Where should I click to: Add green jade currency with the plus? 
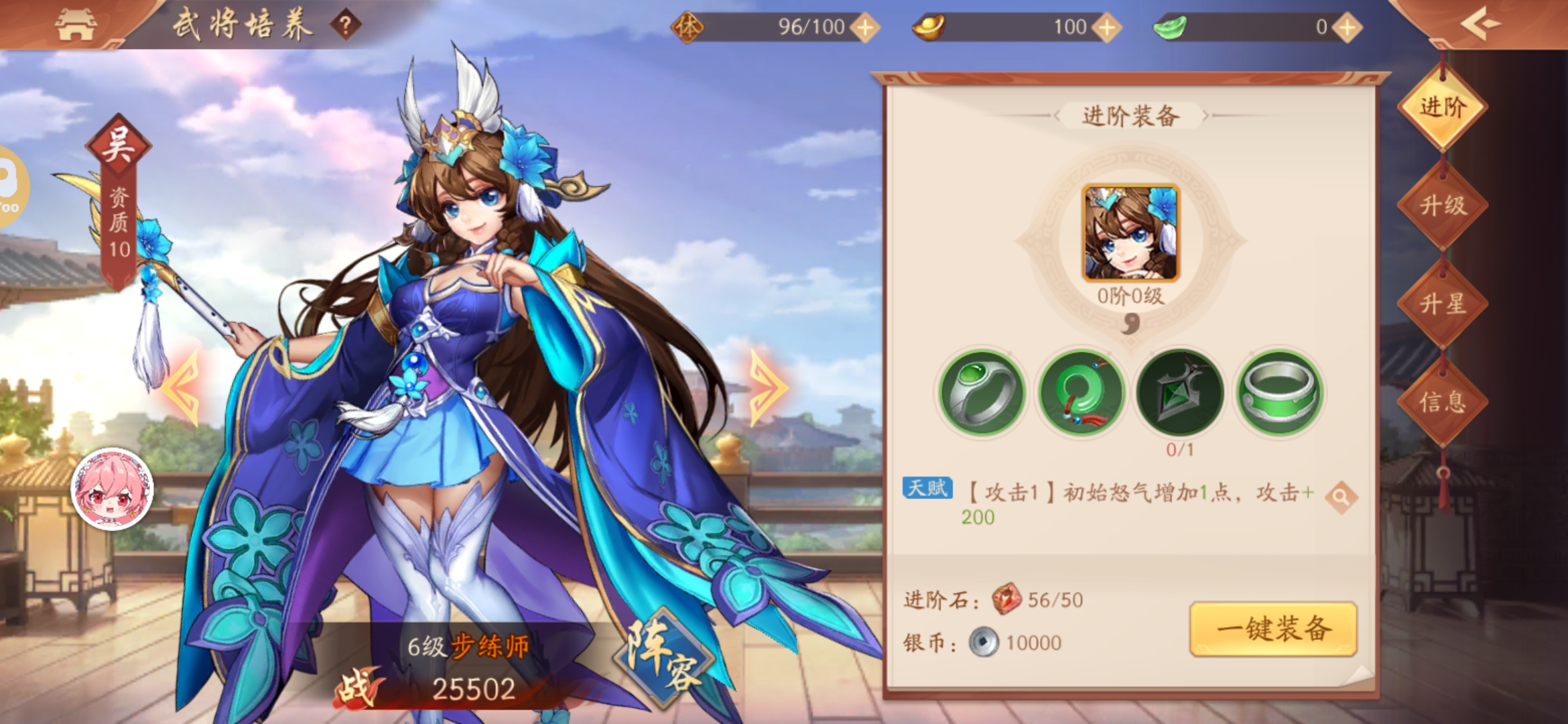pyautogui.click(x=1346, y=27)
